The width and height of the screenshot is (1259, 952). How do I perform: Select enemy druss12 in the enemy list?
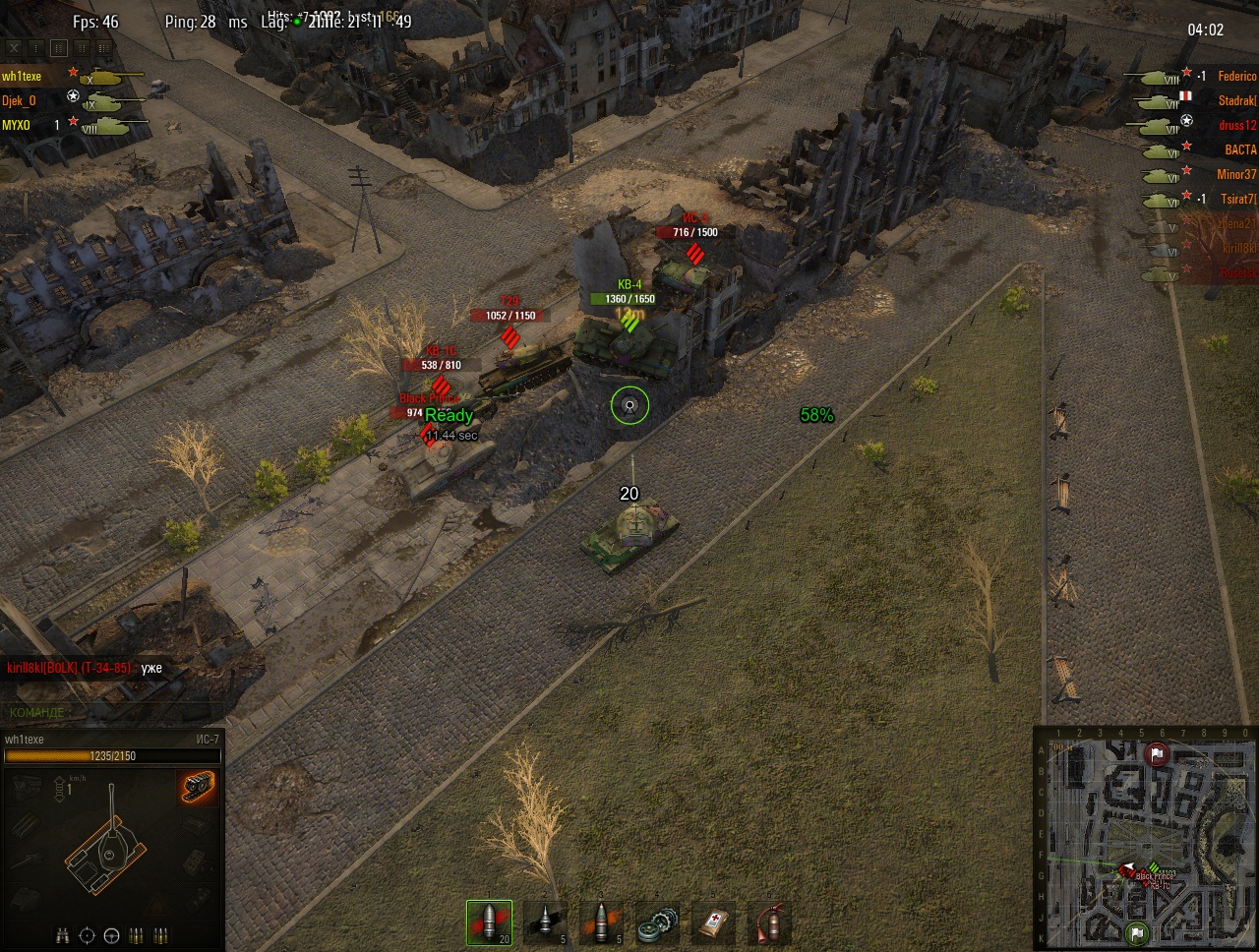click(1236, 125)
